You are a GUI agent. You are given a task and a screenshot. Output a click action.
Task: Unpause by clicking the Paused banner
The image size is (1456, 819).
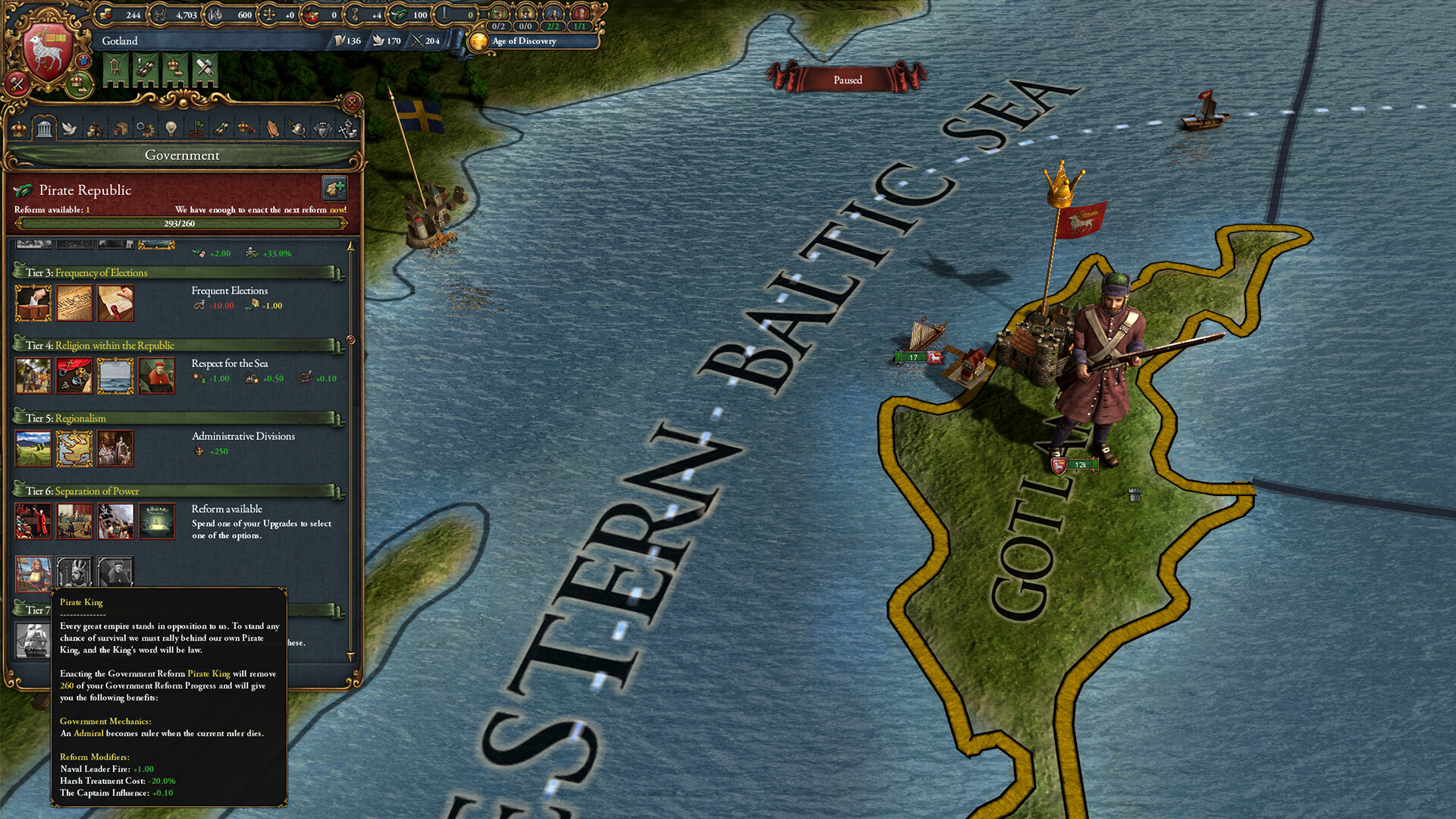(849, 80)
